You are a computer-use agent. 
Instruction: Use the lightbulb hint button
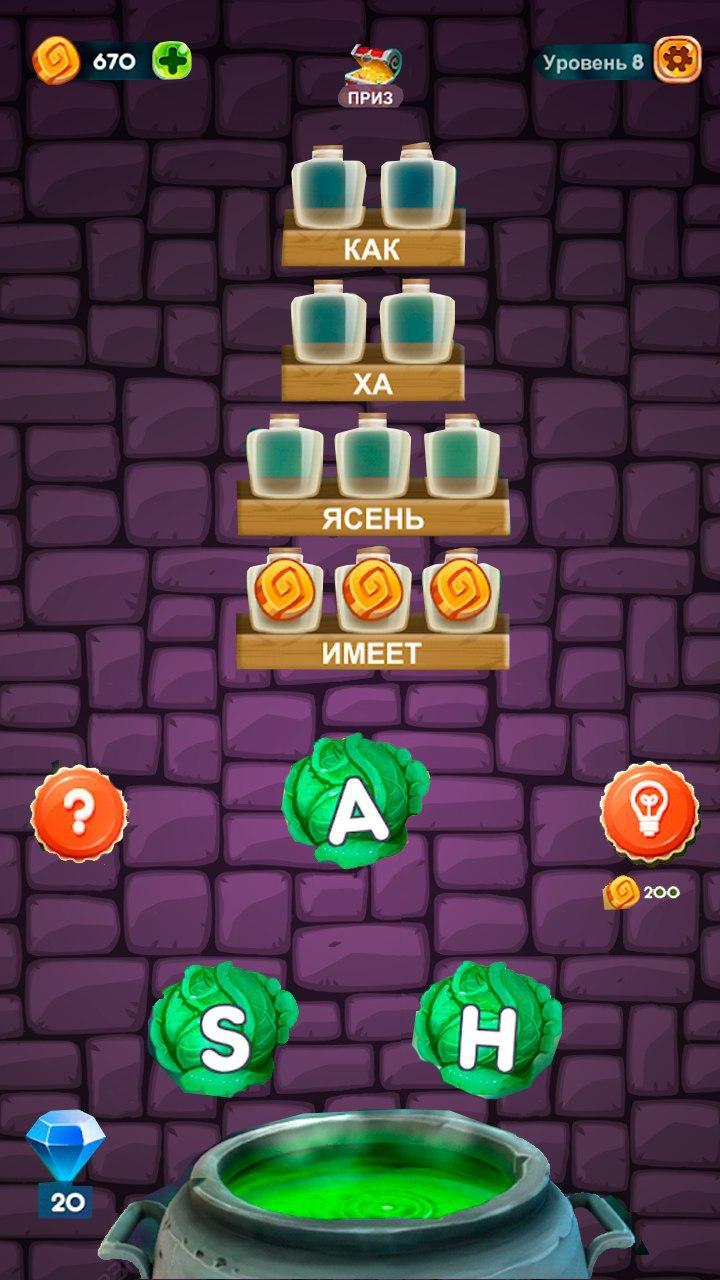[648, 810]
